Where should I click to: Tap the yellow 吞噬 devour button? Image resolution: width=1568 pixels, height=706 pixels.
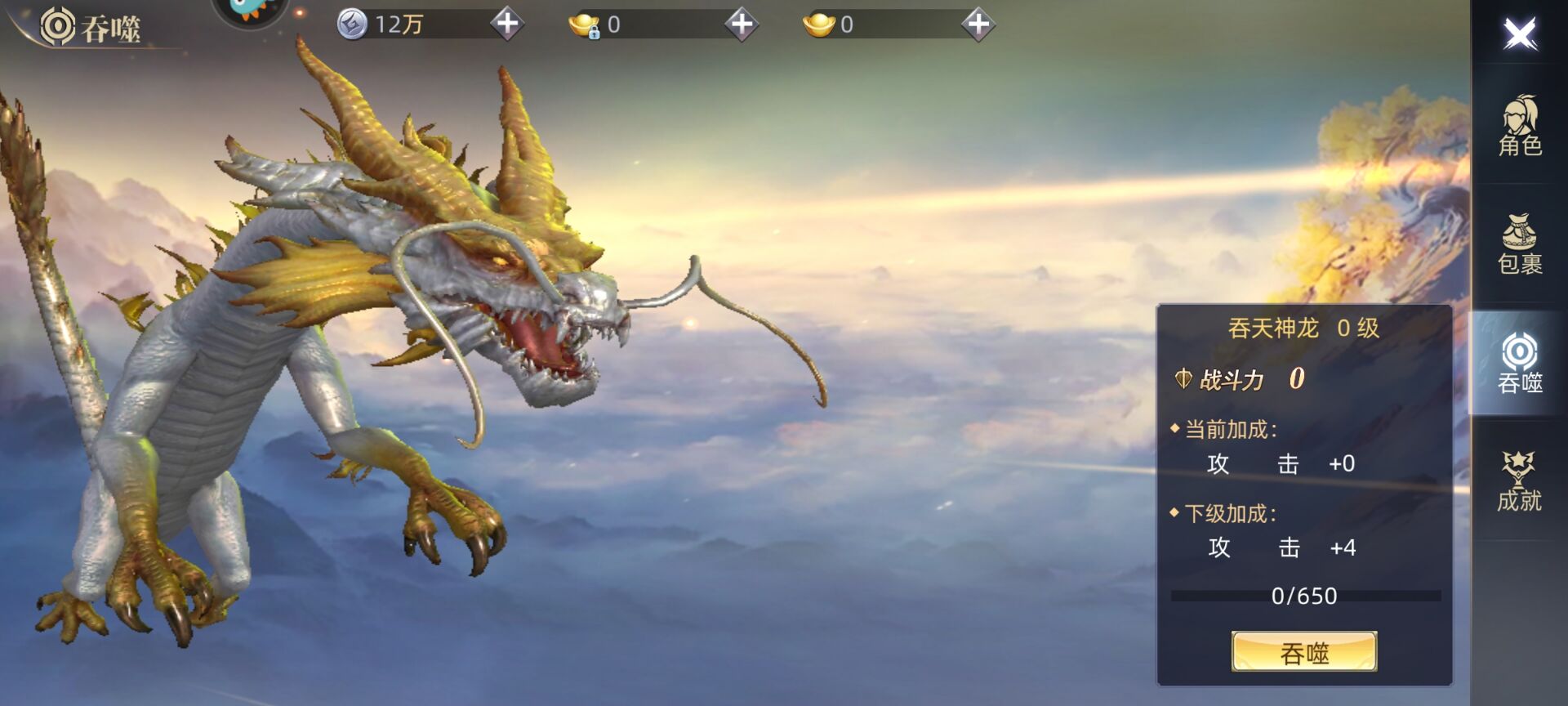coord(1304,652)
